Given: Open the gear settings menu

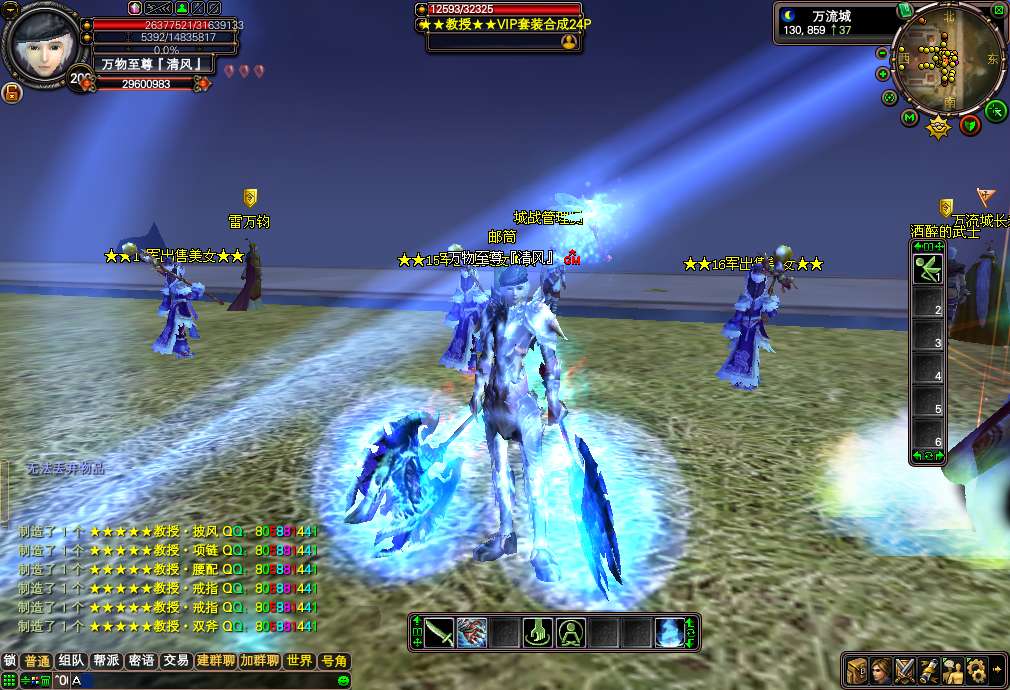Looking at the screenshot, I should 977,669.
